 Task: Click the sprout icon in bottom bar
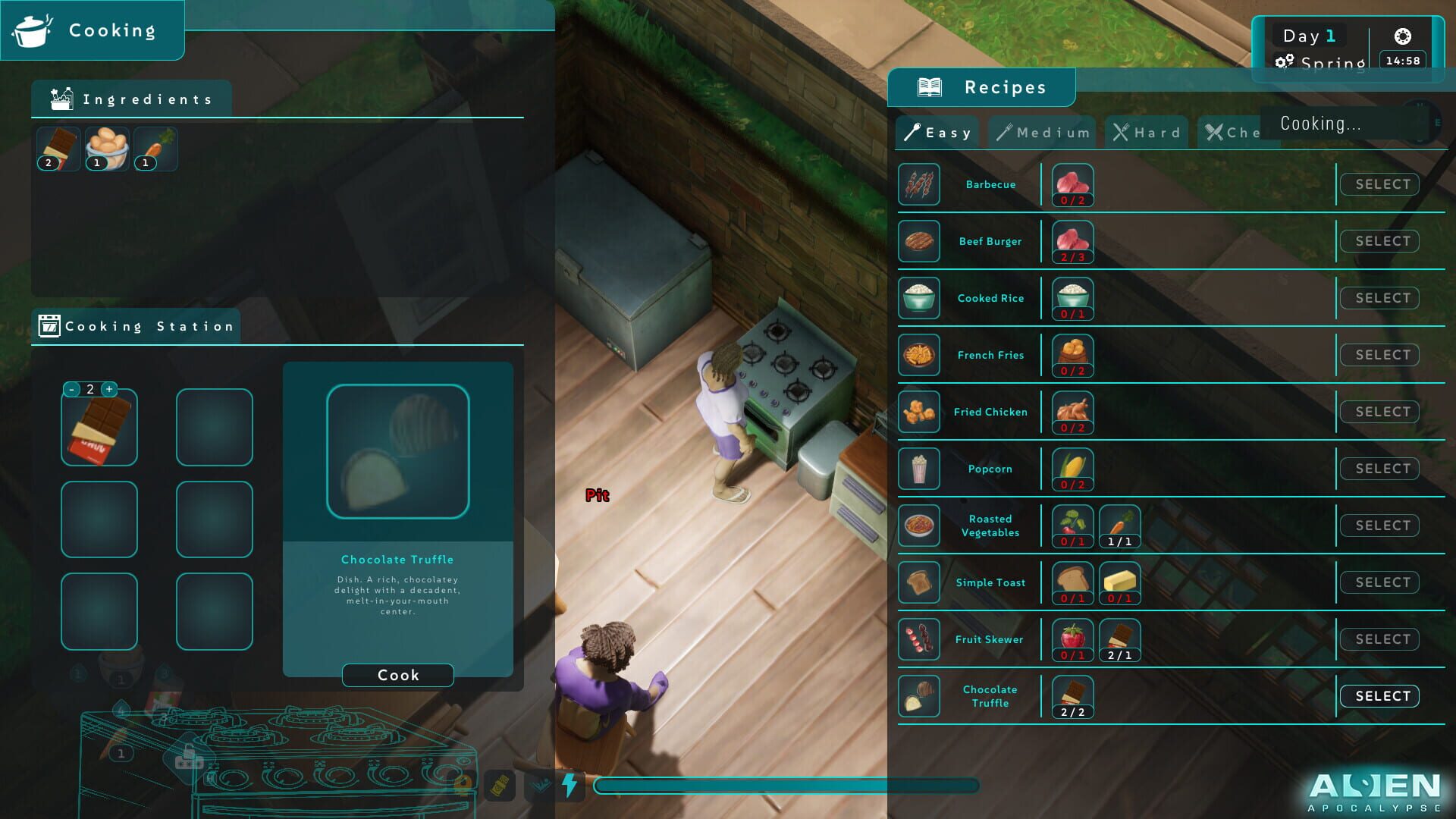click(x=539, y=786)
